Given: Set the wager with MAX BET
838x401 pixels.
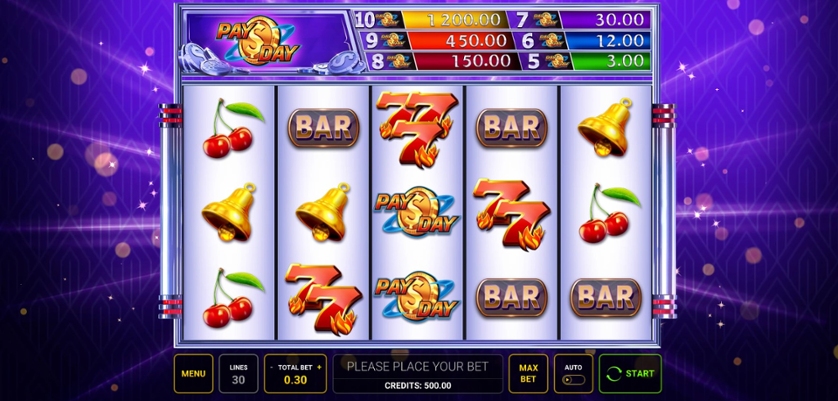Looking at the screenshot, I should (x=527, y=374).
